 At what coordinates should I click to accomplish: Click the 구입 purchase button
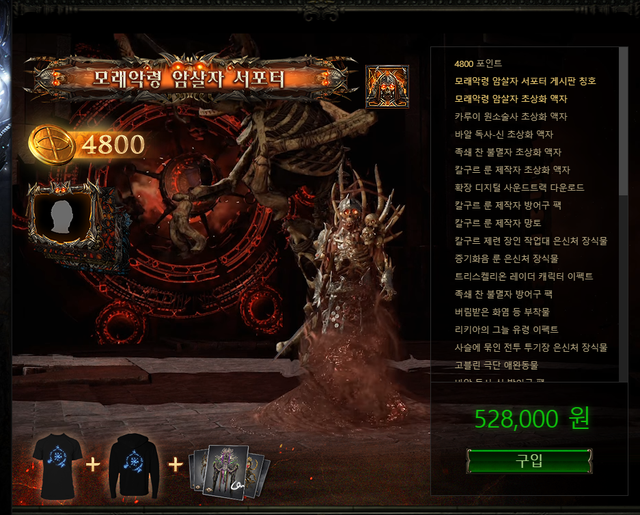[530, 461]
